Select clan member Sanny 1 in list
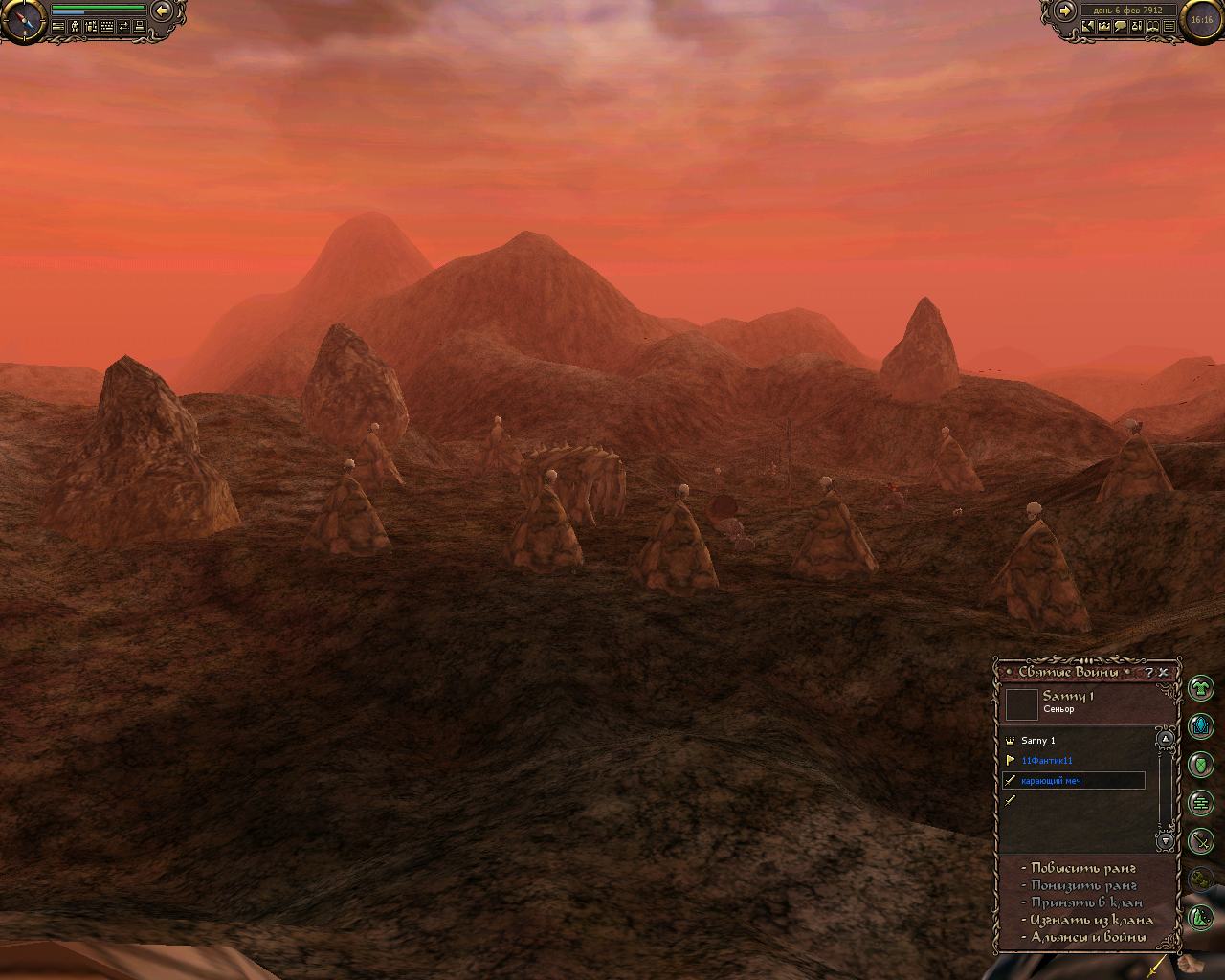The height and width of the screenshot is (980, 1225). point(1038,741)
